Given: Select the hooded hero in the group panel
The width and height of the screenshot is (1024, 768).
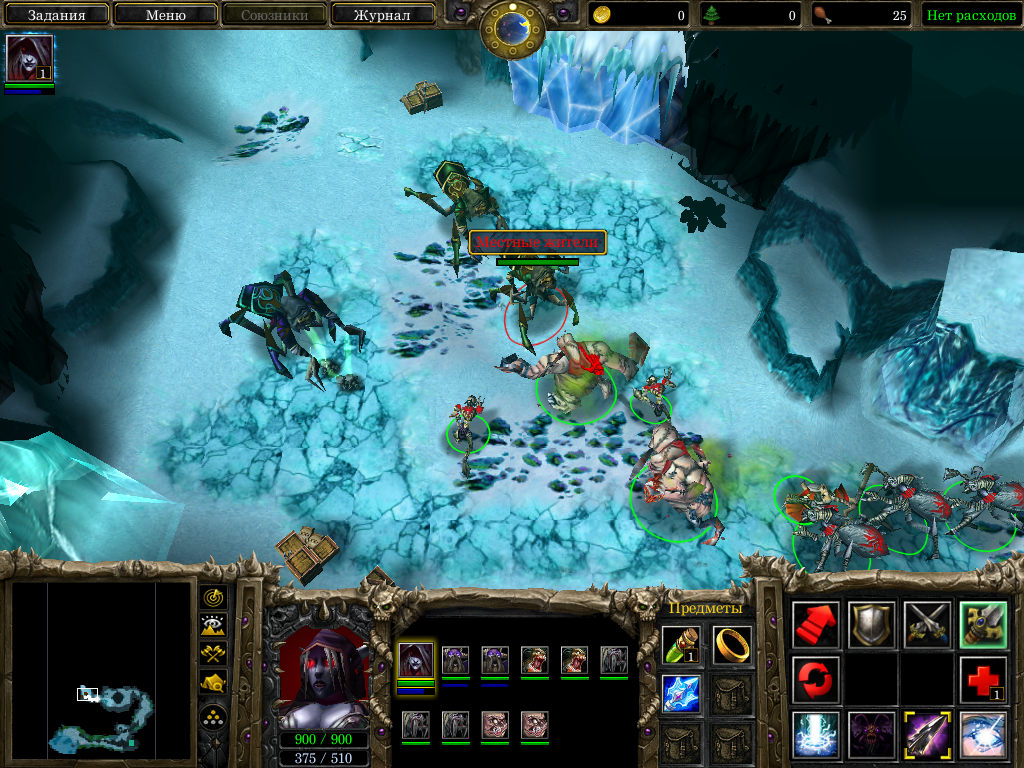Looking at the screenshot, I should click(416, 661).
